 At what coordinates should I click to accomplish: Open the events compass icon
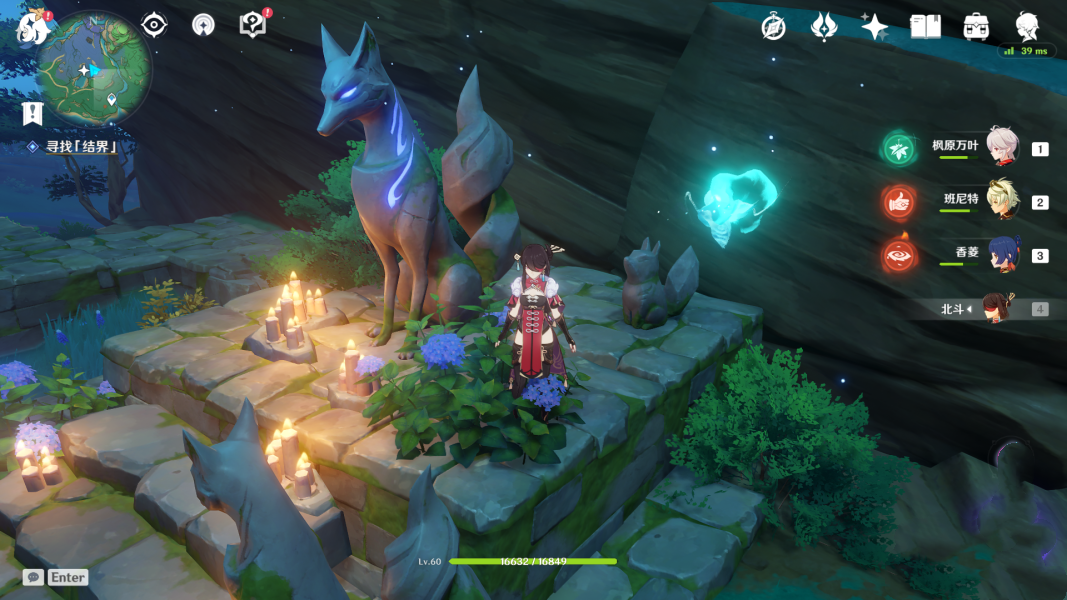coord(773,27)
